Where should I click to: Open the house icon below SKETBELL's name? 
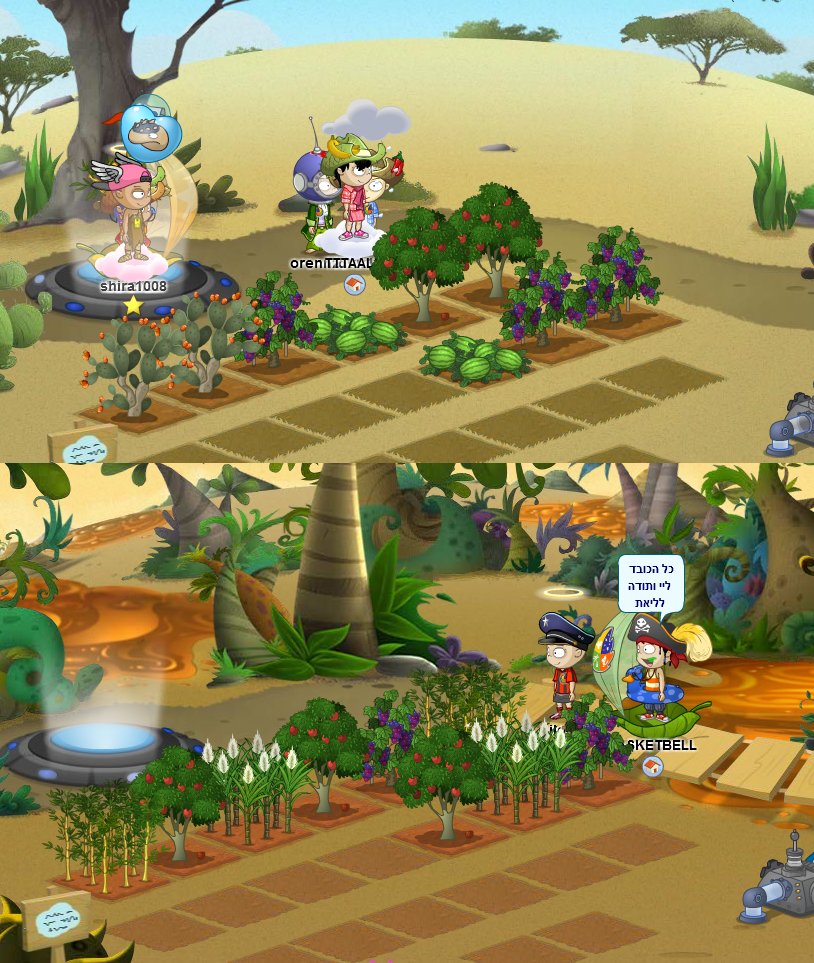pyautogui.click(x=652, y=766)
